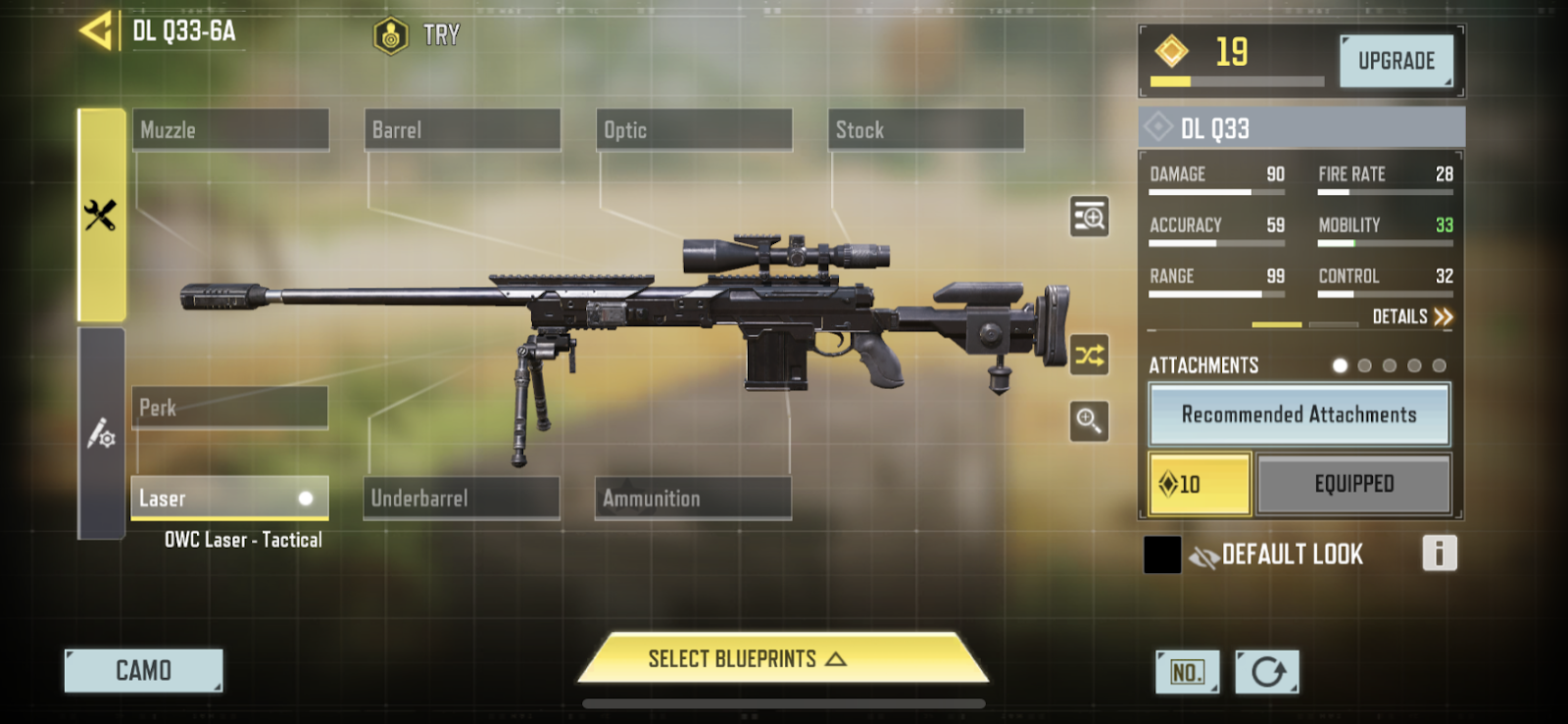Open the Perk attachment slot
This screenshot has height=724, width=1568.
(x=229, y=407)
